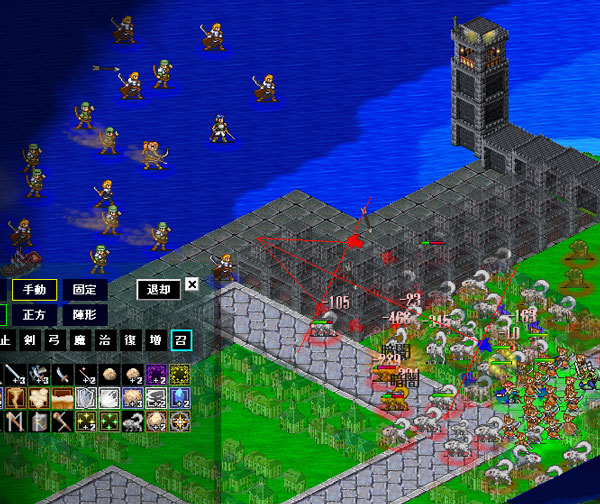Close the command panel with X
Screen dimensions: 600x504
tap(192, 284)
